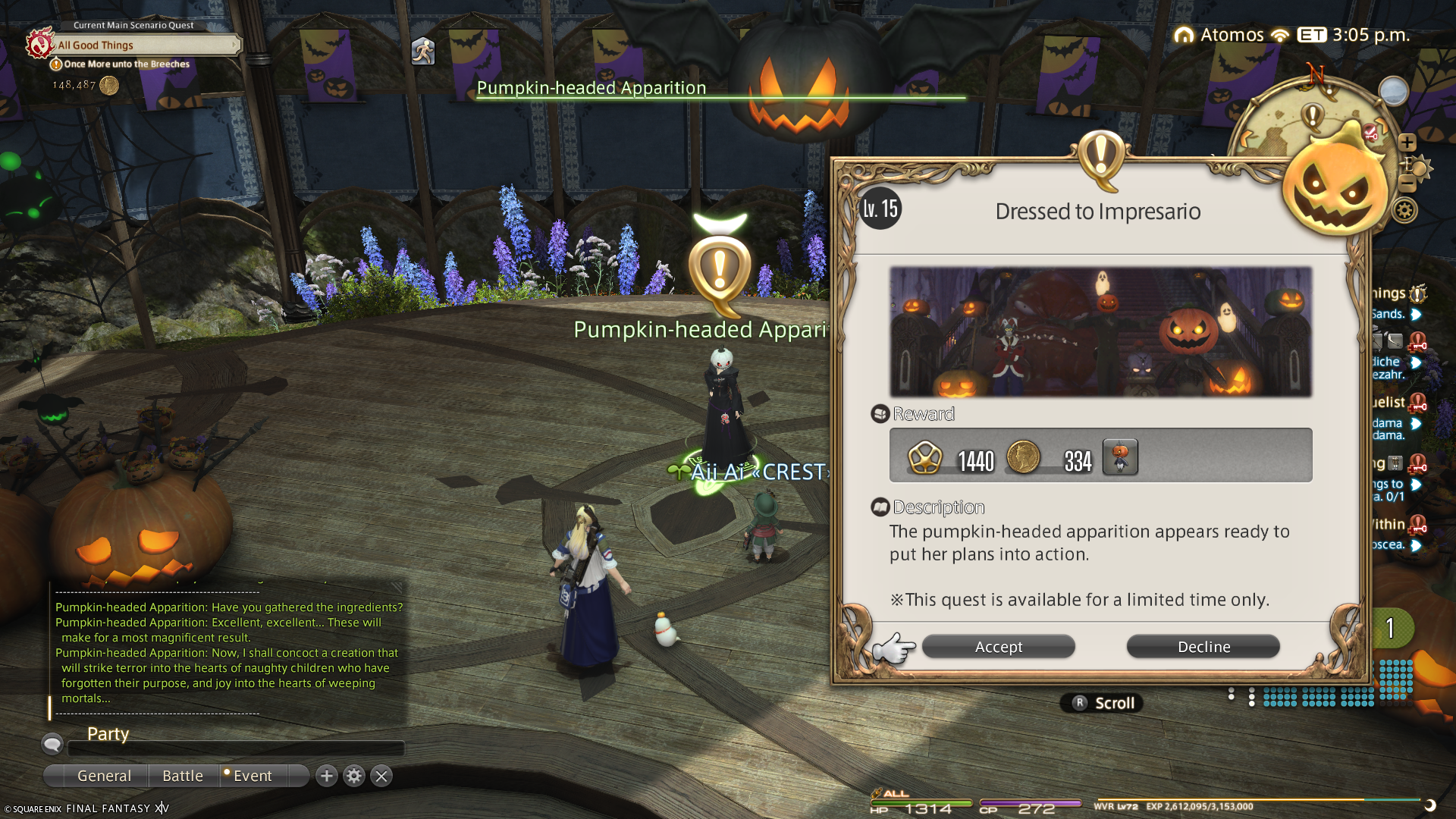Zoom in the minimap
The height and width of the screenshot is (819, 1456).
pyautogui.click(x=1407, y=143)
